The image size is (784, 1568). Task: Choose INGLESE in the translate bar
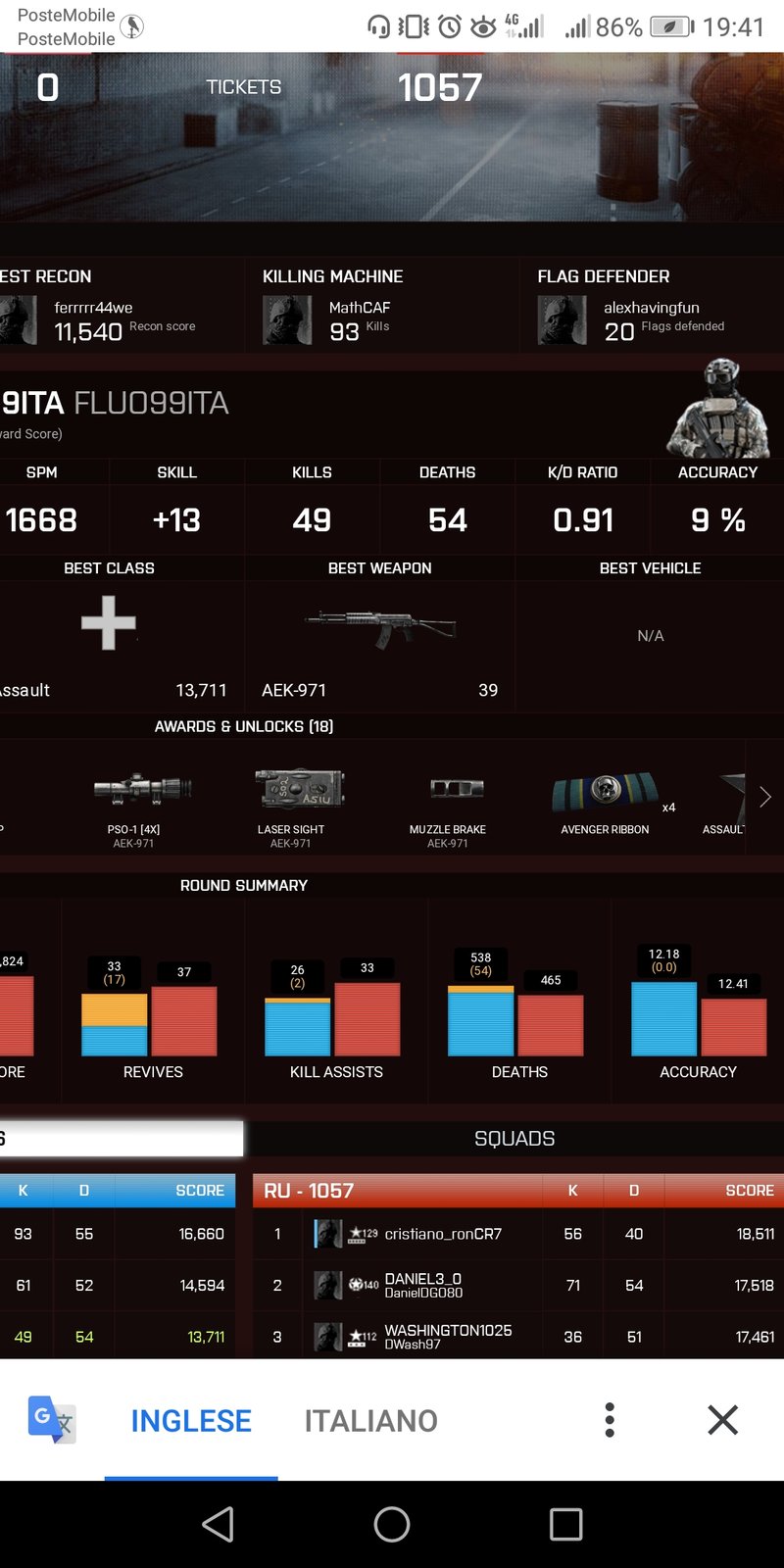[191, 1420]
